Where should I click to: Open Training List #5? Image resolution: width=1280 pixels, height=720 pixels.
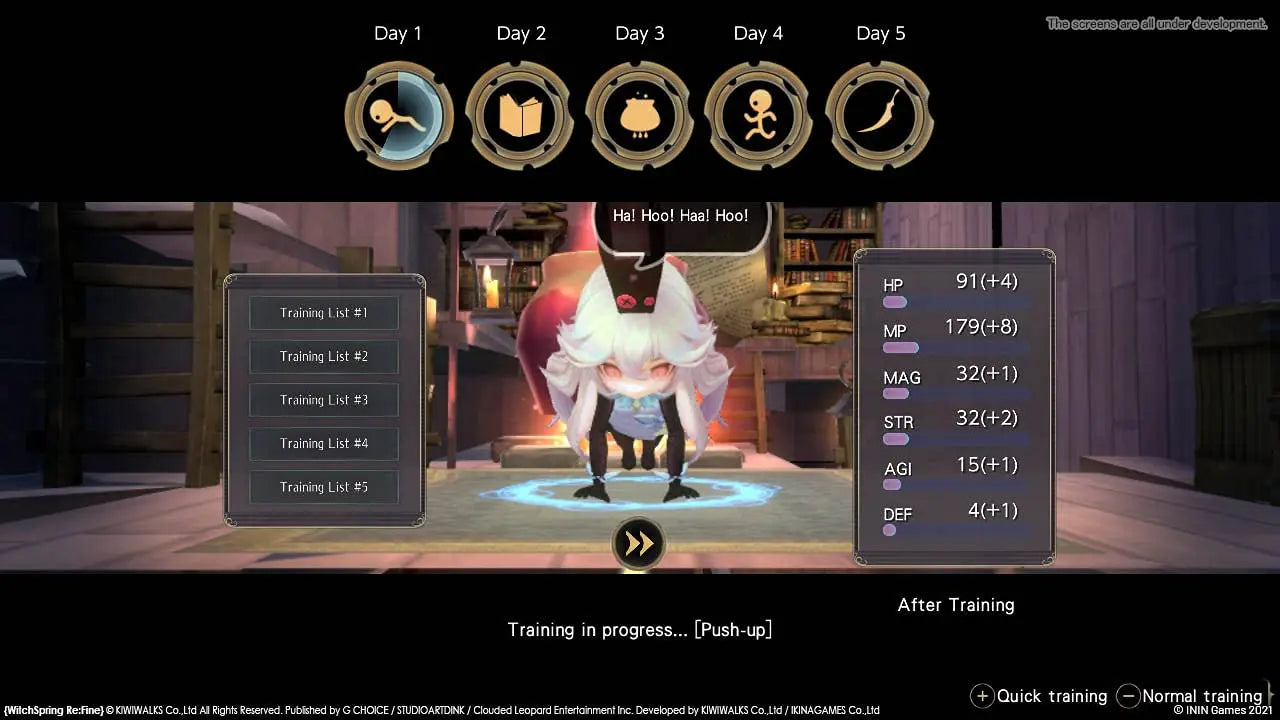point(323,487)
